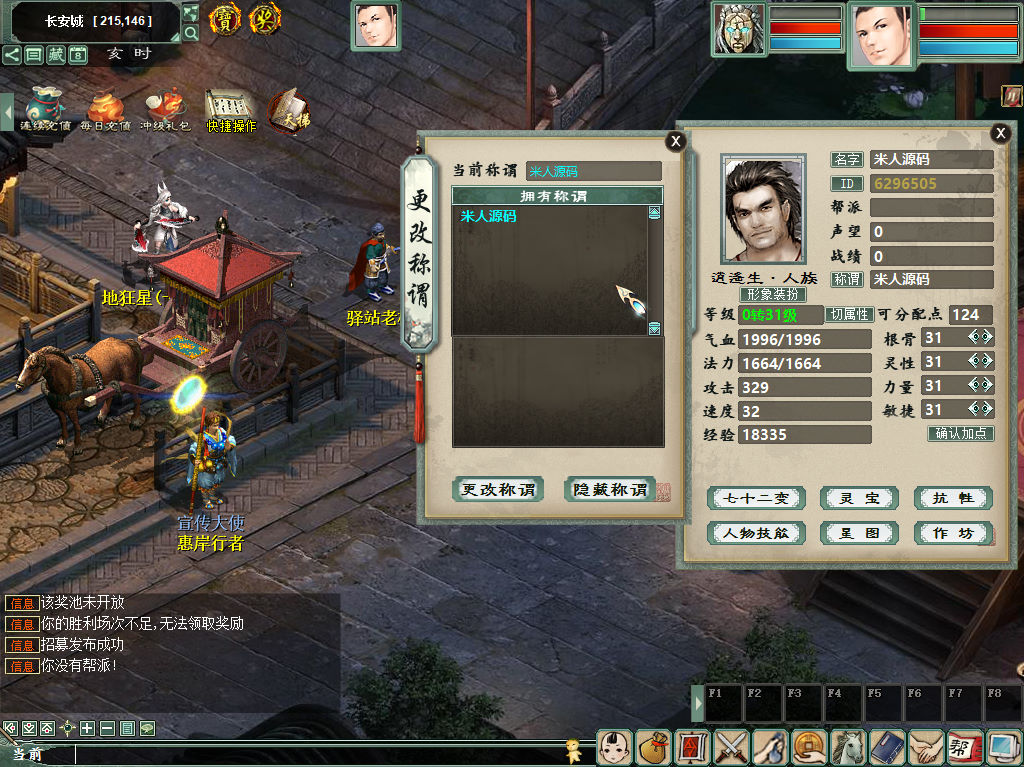
Task: Open the 七十二变 transformations panel
Action: [x=756, y=498]
